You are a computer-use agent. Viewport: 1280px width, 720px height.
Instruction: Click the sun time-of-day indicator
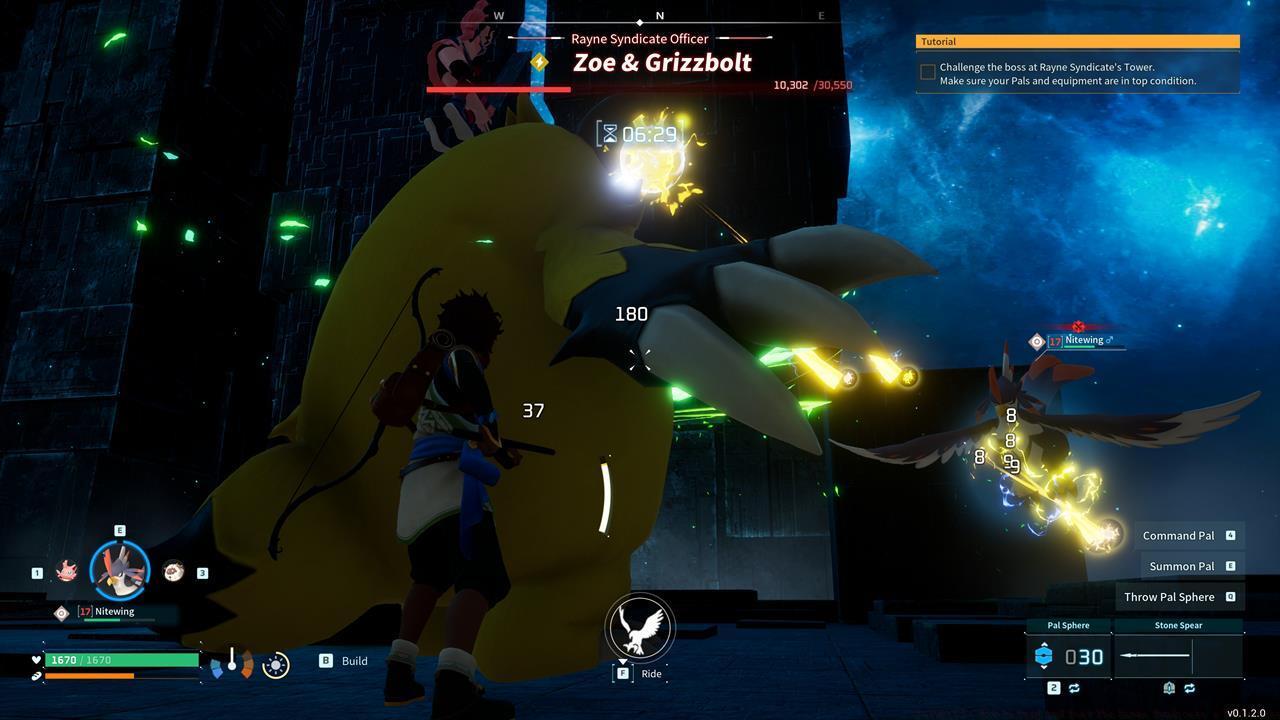tap(275, 664)
